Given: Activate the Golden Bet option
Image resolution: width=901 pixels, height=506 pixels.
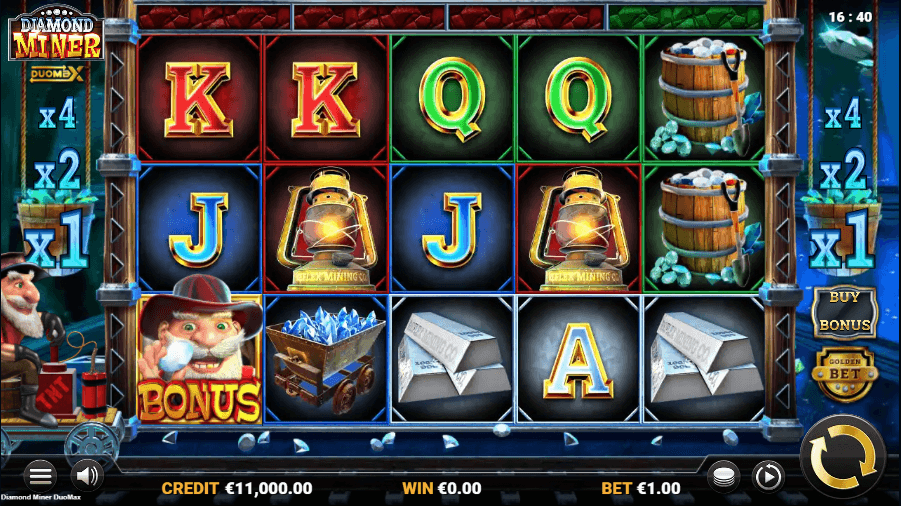Looking at the screenshot, I should coord(845,372).
